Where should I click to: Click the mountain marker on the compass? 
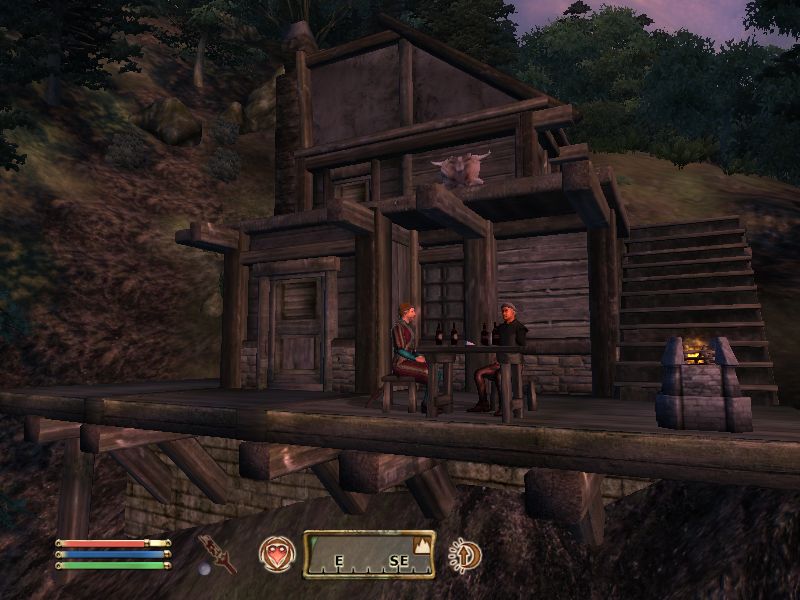coord(421,546)
